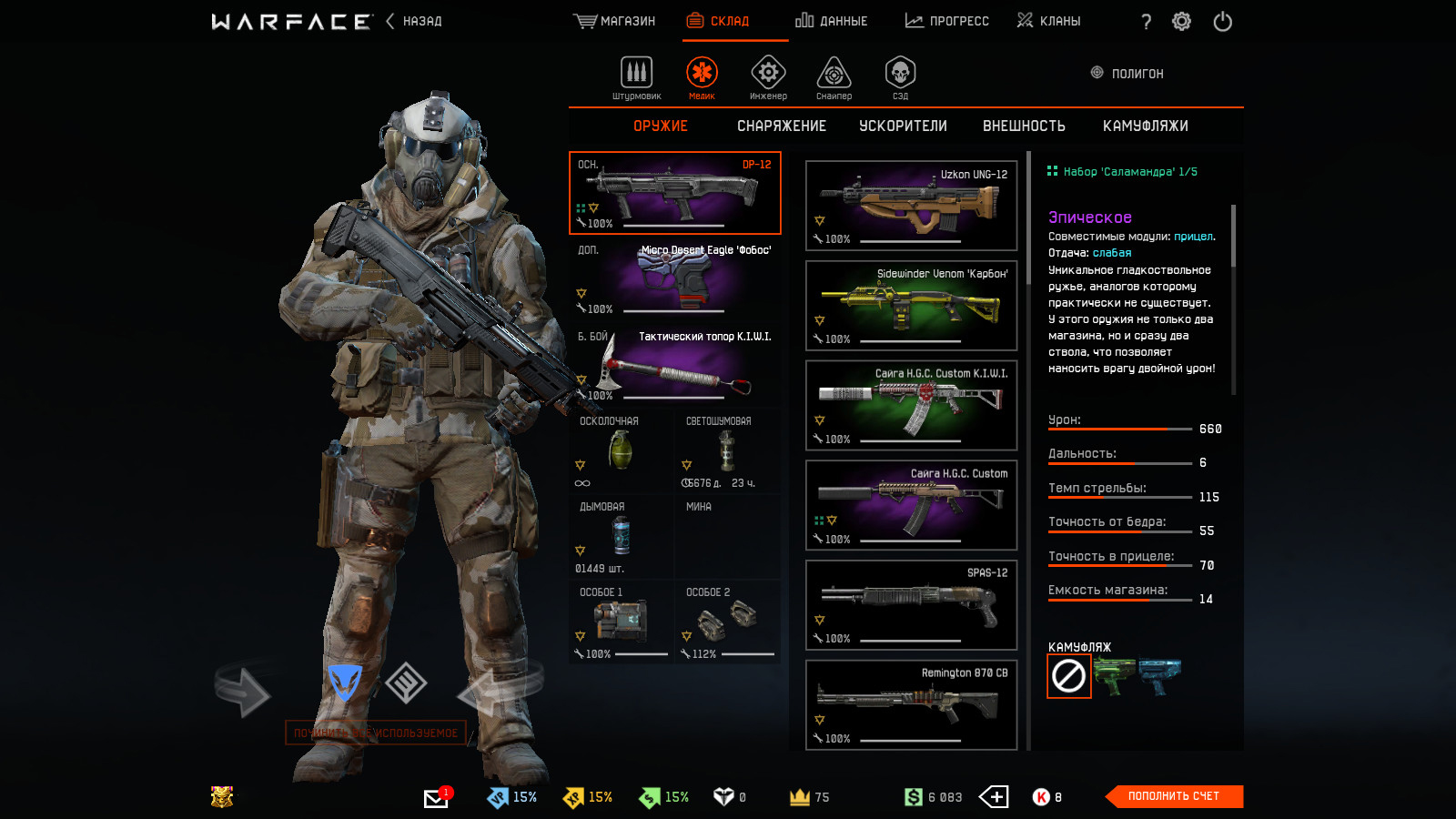Screen dimensions: 1456x819
Task: Select the Инженер class
Action: click(x=768, y=76)
